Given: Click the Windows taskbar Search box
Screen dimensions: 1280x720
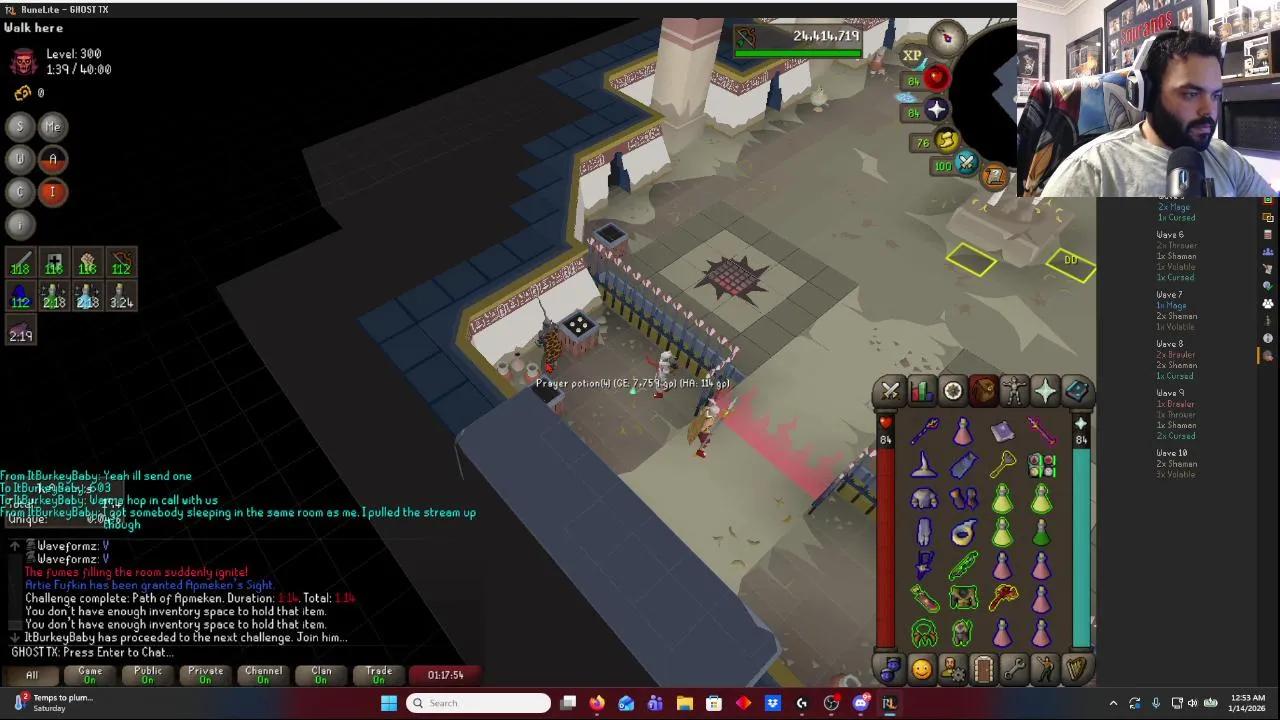Looking at the screenshot, I should pos(480,703).
